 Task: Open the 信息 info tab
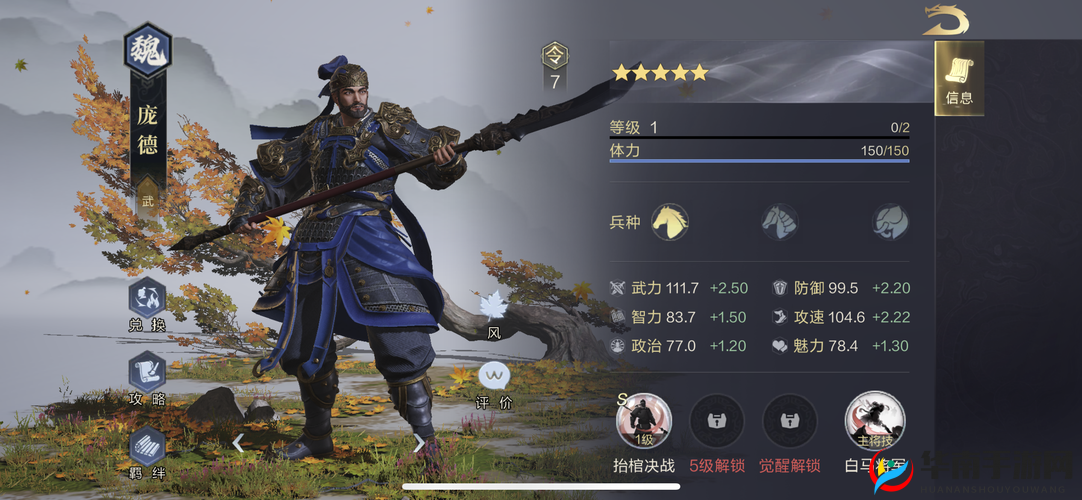pos(959,79)
